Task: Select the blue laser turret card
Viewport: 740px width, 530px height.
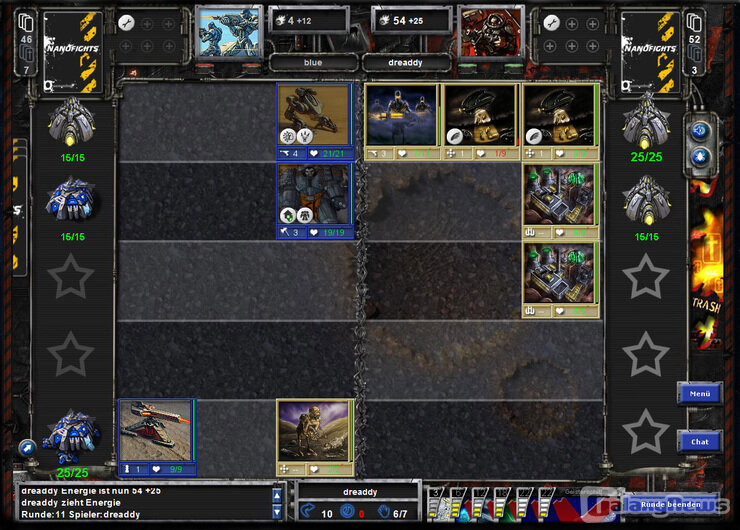Action: (x=157, y=431)
